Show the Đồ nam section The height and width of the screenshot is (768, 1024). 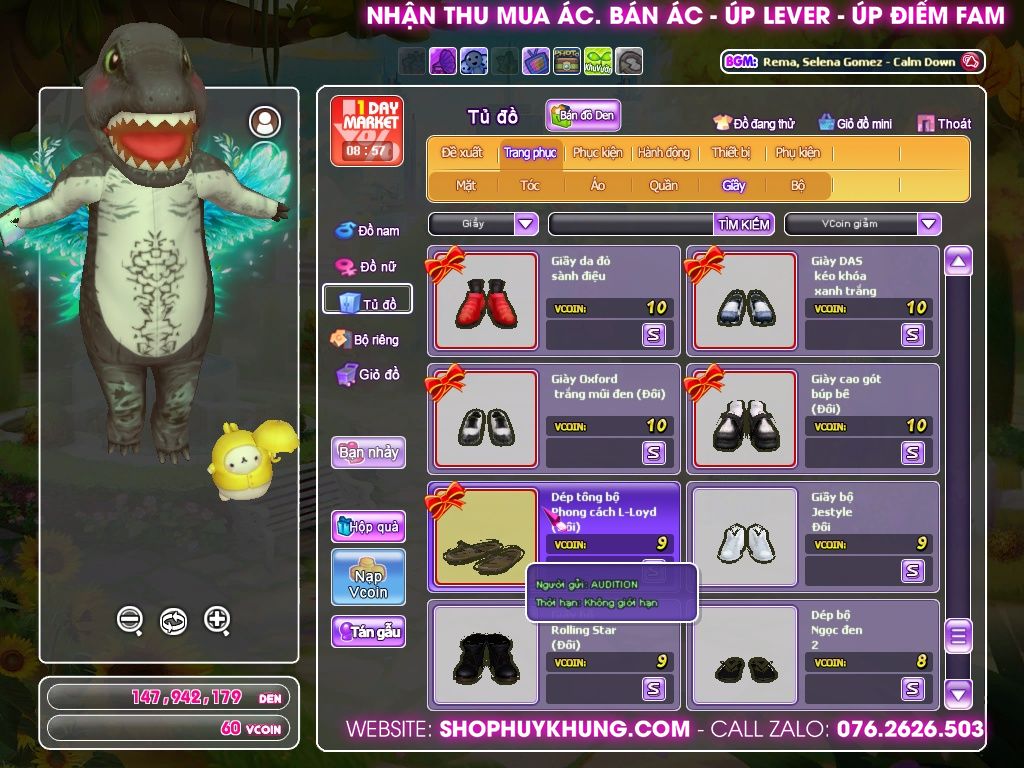pos(367,231)
